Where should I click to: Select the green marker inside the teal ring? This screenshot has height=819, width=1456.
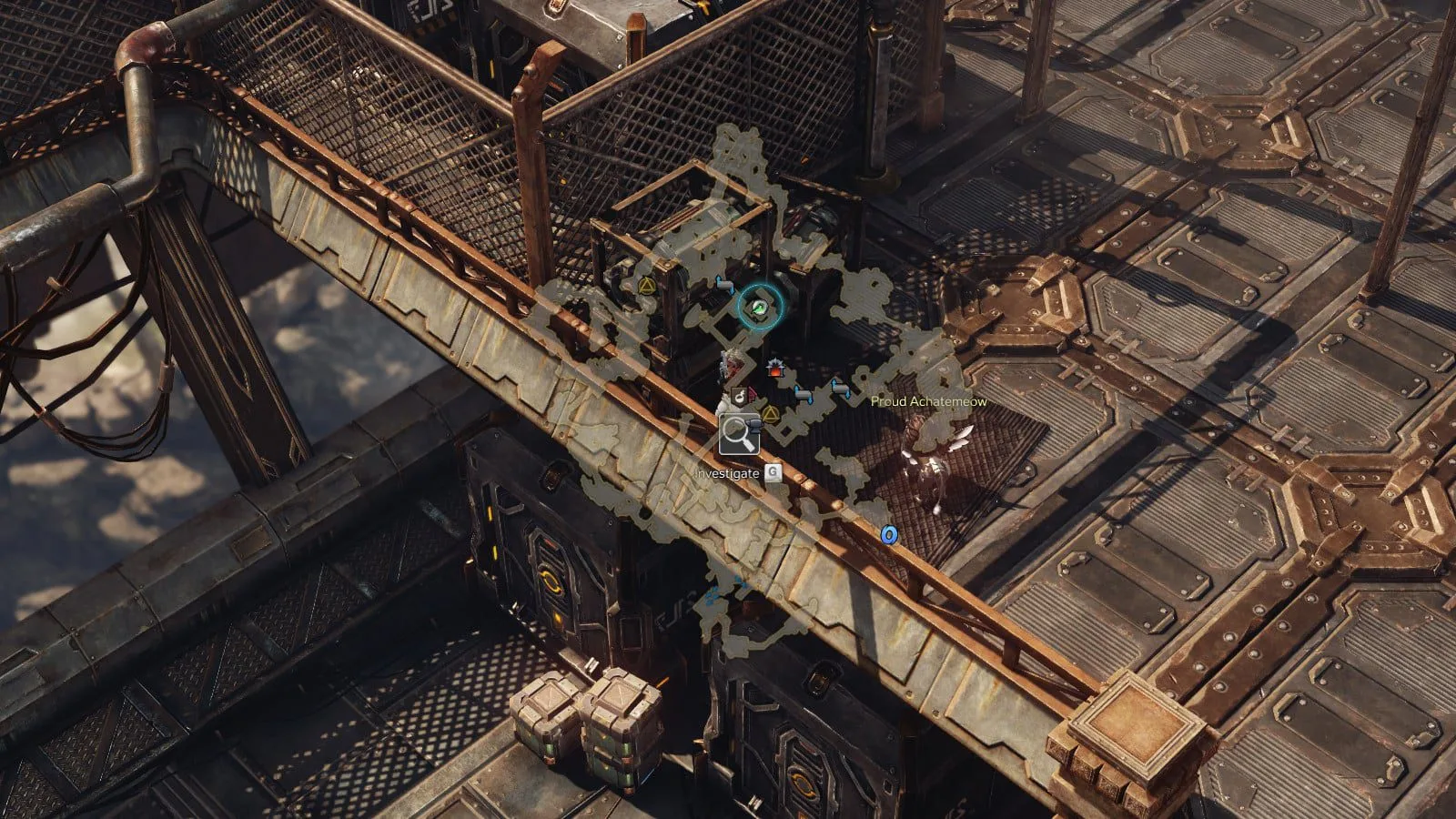[757, 308]
